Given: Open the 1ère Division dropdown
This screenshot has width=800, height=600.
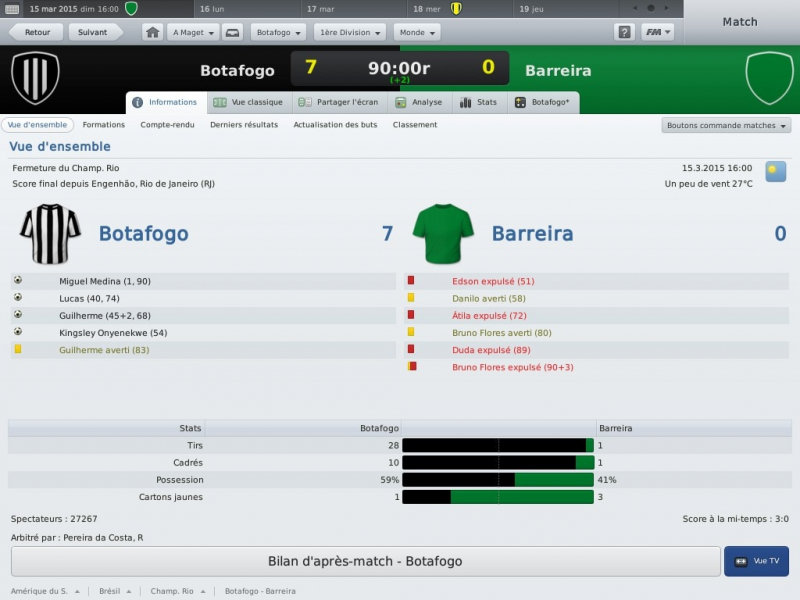Looking at the screenshot, I should (x=349, y=32).
